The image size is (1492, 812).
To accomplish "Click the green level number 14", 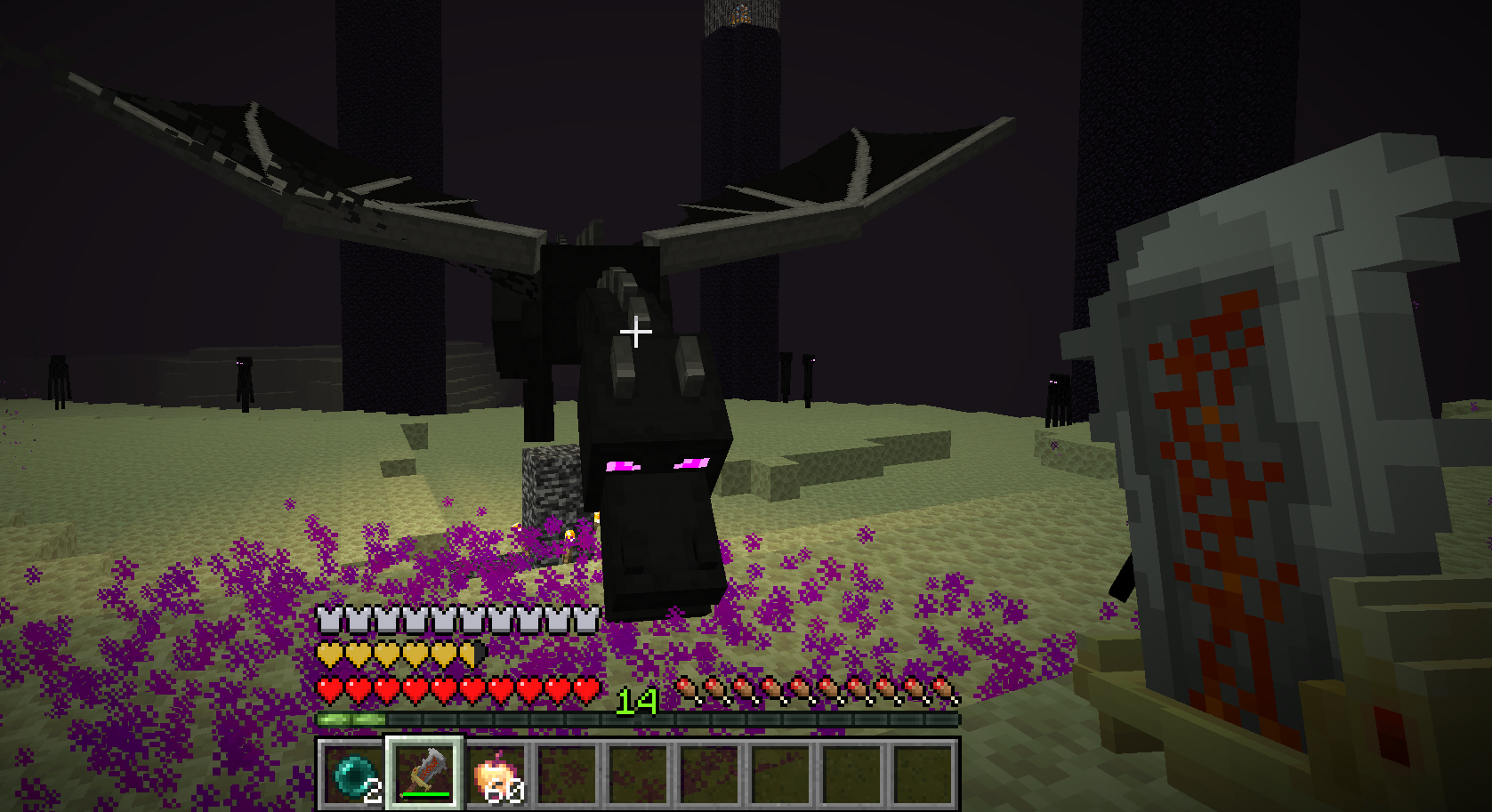I will click(637, 702).
